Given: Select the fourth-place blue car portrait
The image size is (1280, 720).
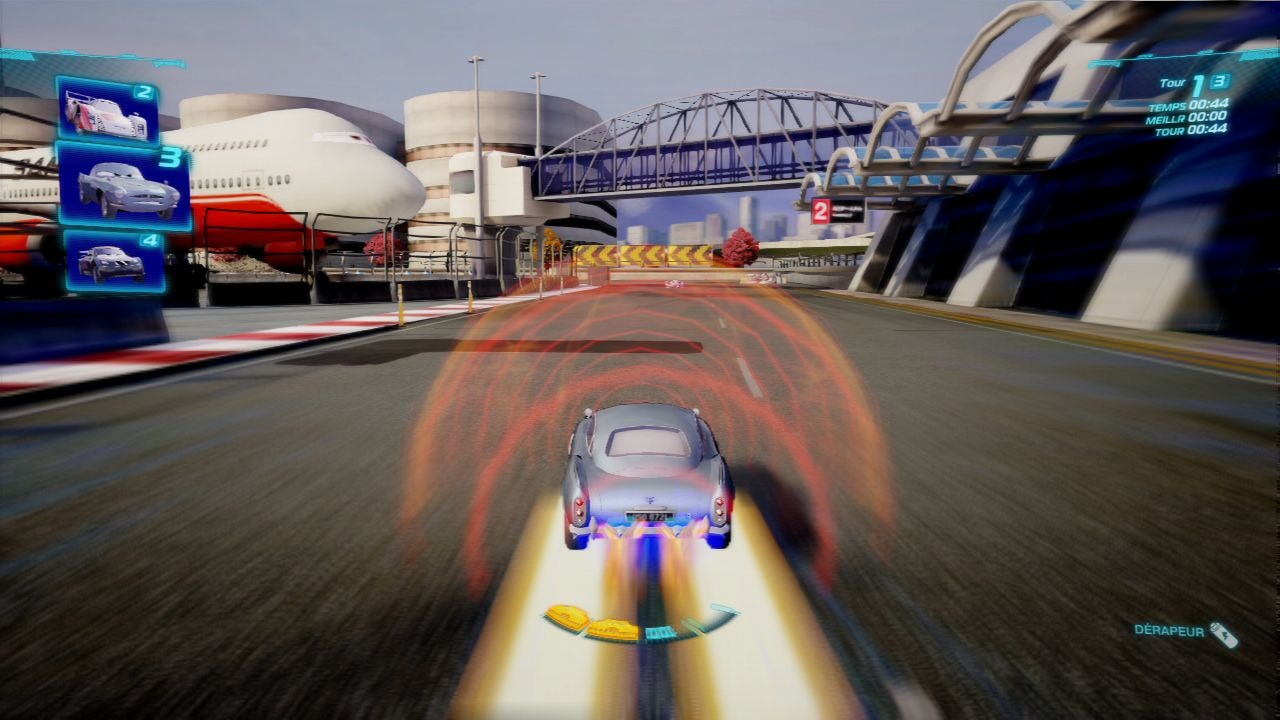Looking at the screenshot, I should pyautogui.click(x=114, y=261).
